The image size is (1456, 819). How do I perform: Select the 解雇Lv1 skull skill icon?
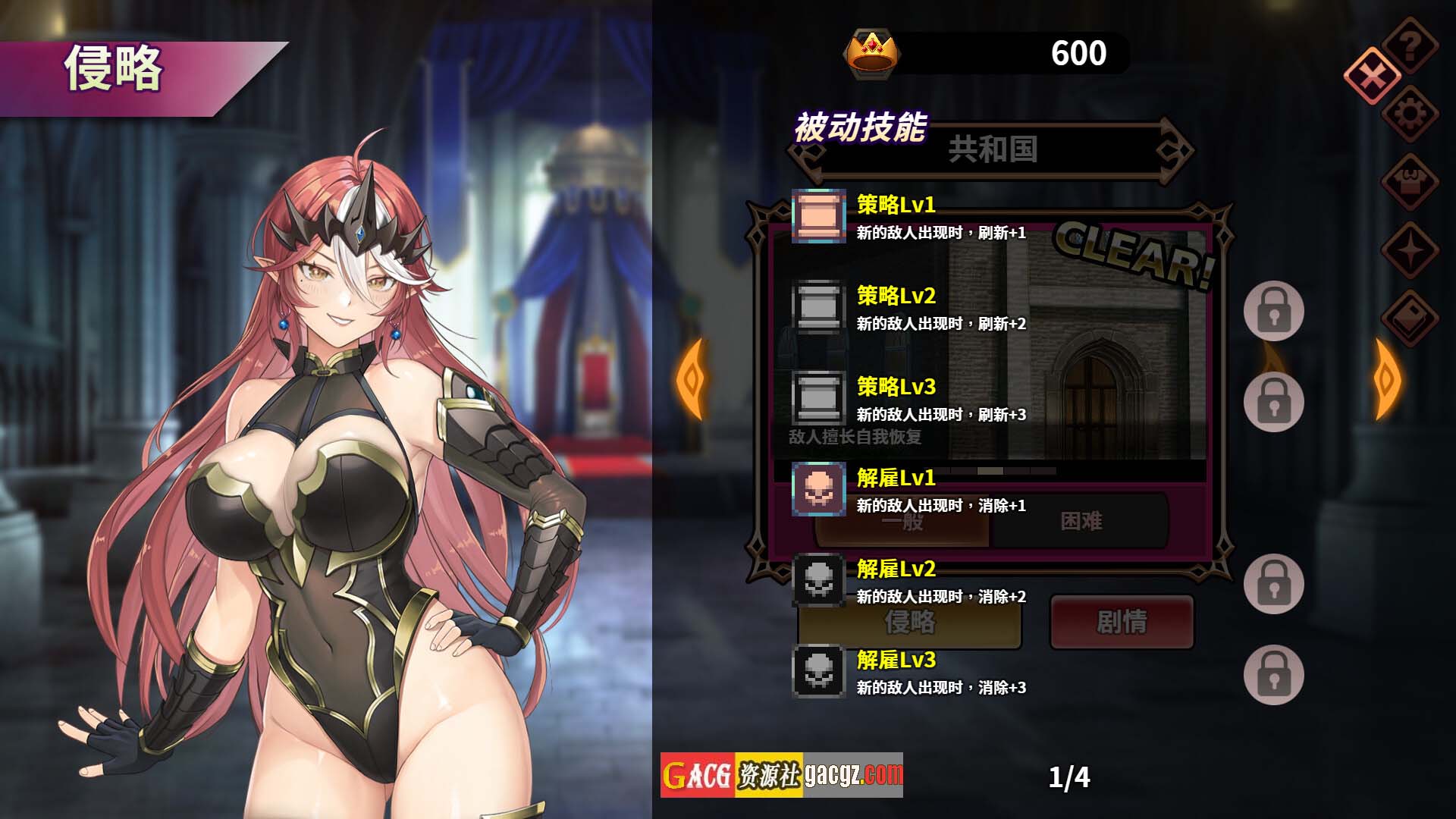coord(819,489)
